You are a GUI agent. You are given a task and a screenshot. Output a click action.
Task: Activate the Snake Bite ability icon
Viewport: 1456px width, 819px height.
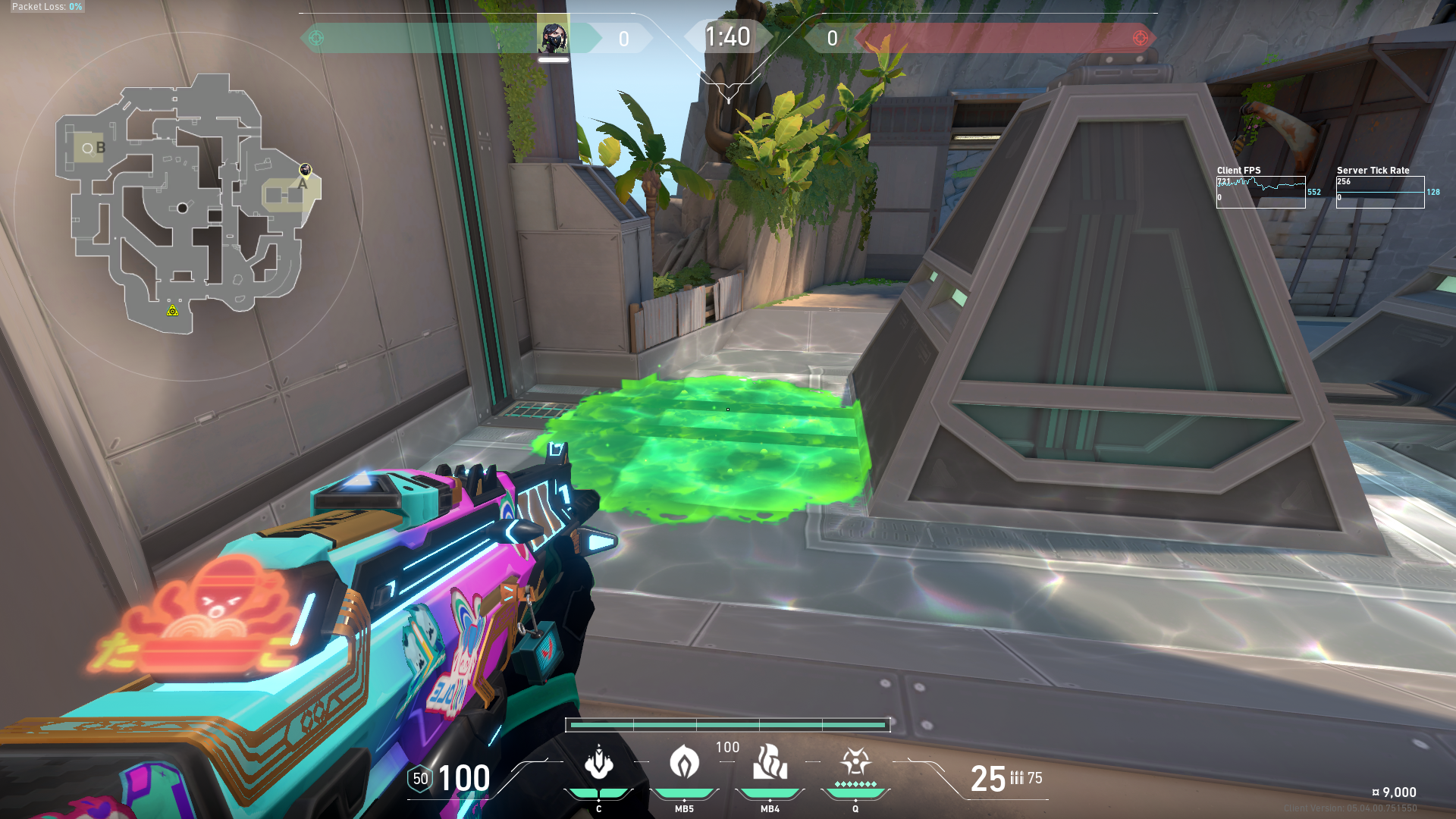(x=598, y=763)
